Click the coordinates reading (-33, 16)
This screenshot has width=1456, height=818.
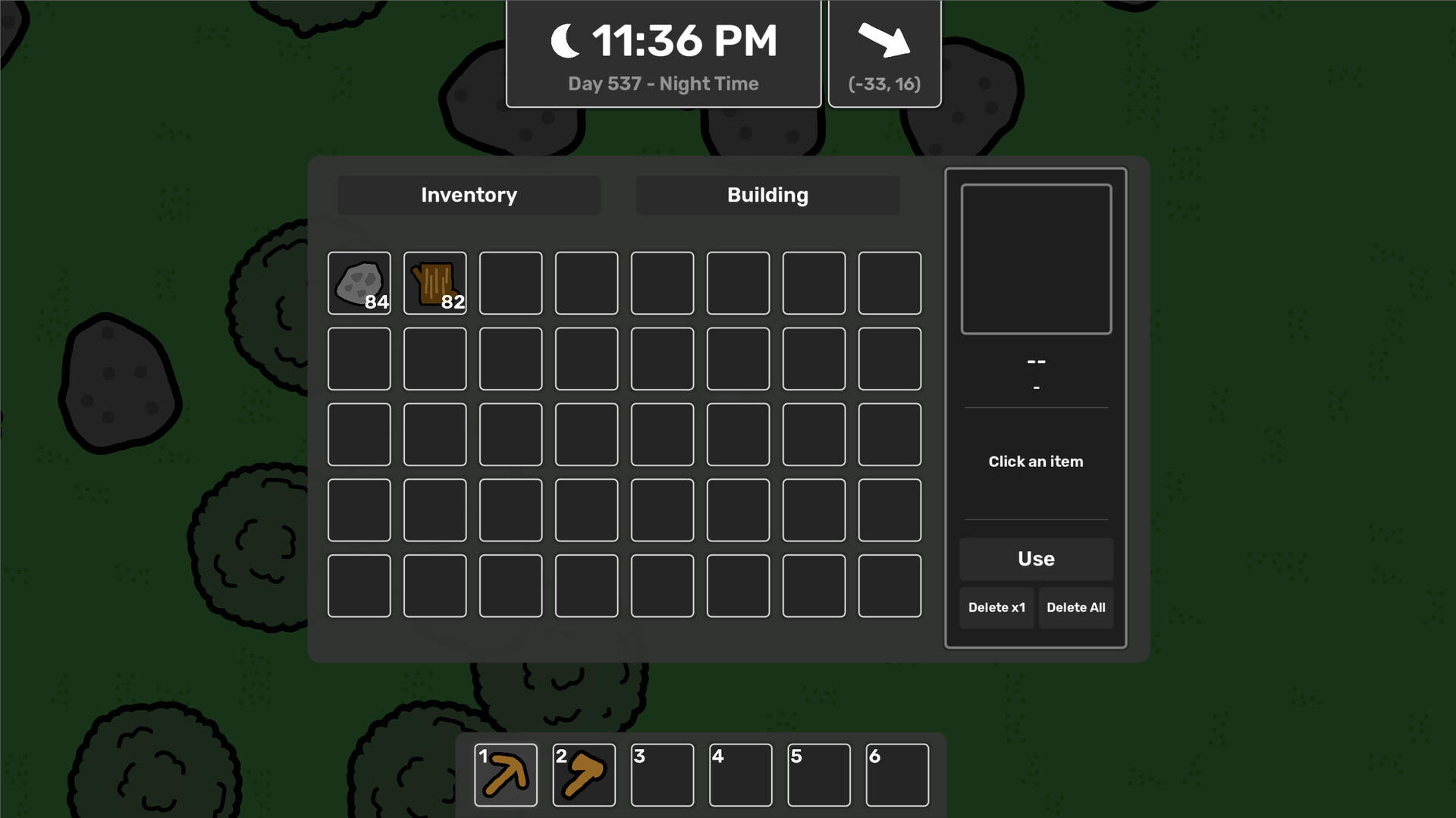[x=884, y=84]
